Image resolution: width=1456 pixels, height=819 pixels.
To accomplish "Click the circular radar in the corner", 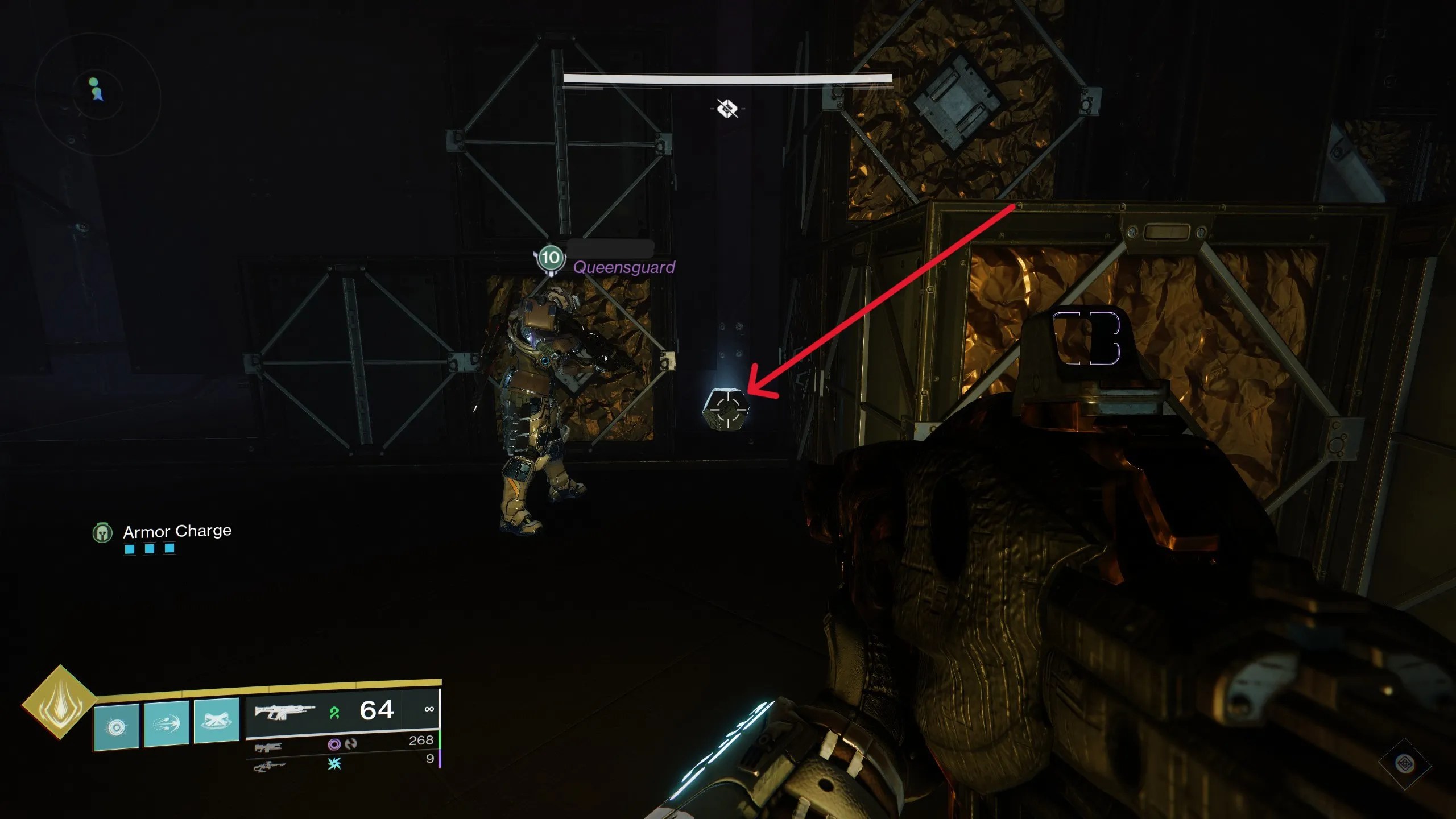I will click(x=98, y=94).
